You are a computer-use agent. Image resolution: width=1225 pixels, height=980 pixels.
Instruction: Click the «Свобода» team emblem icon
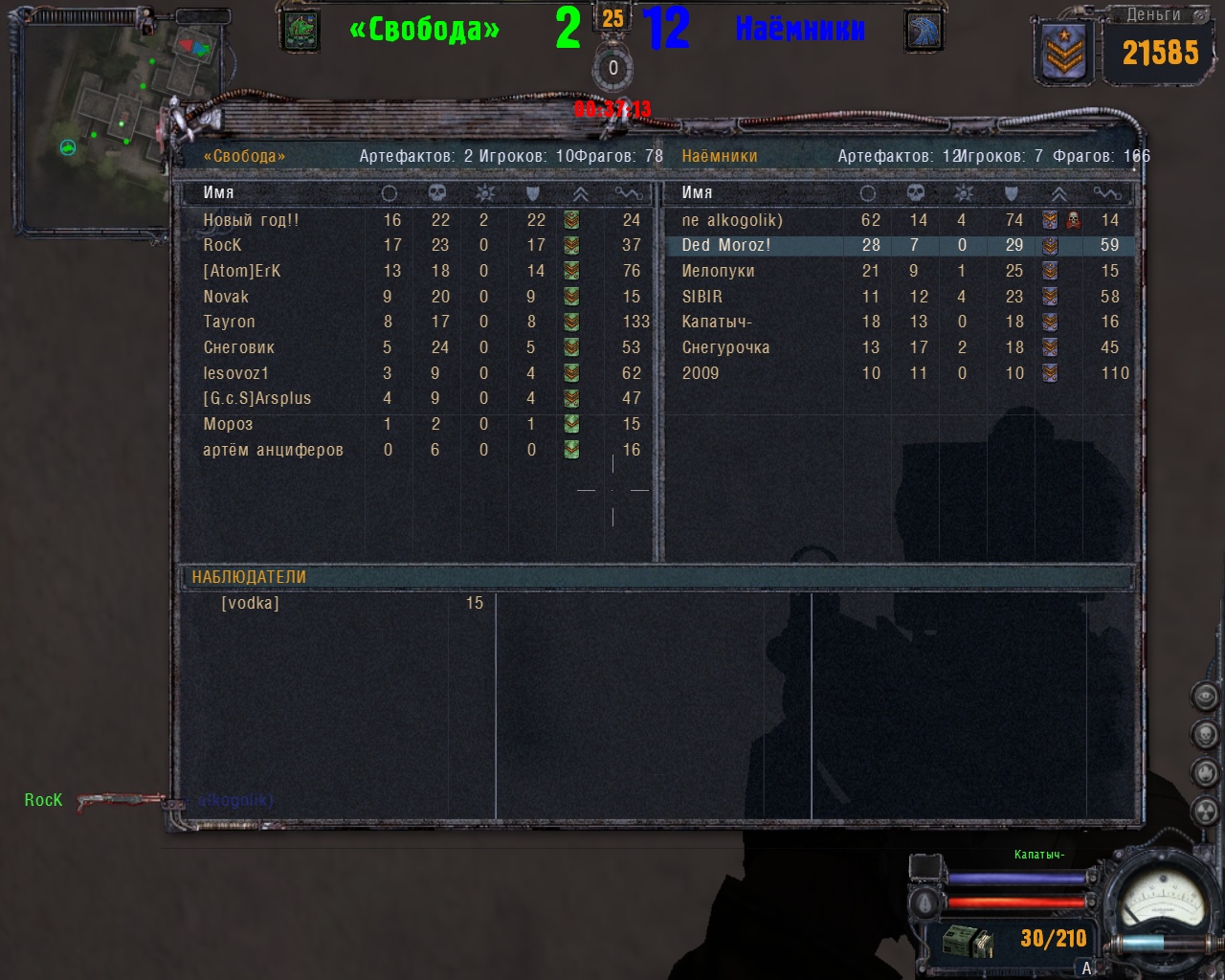click(301, 31)
